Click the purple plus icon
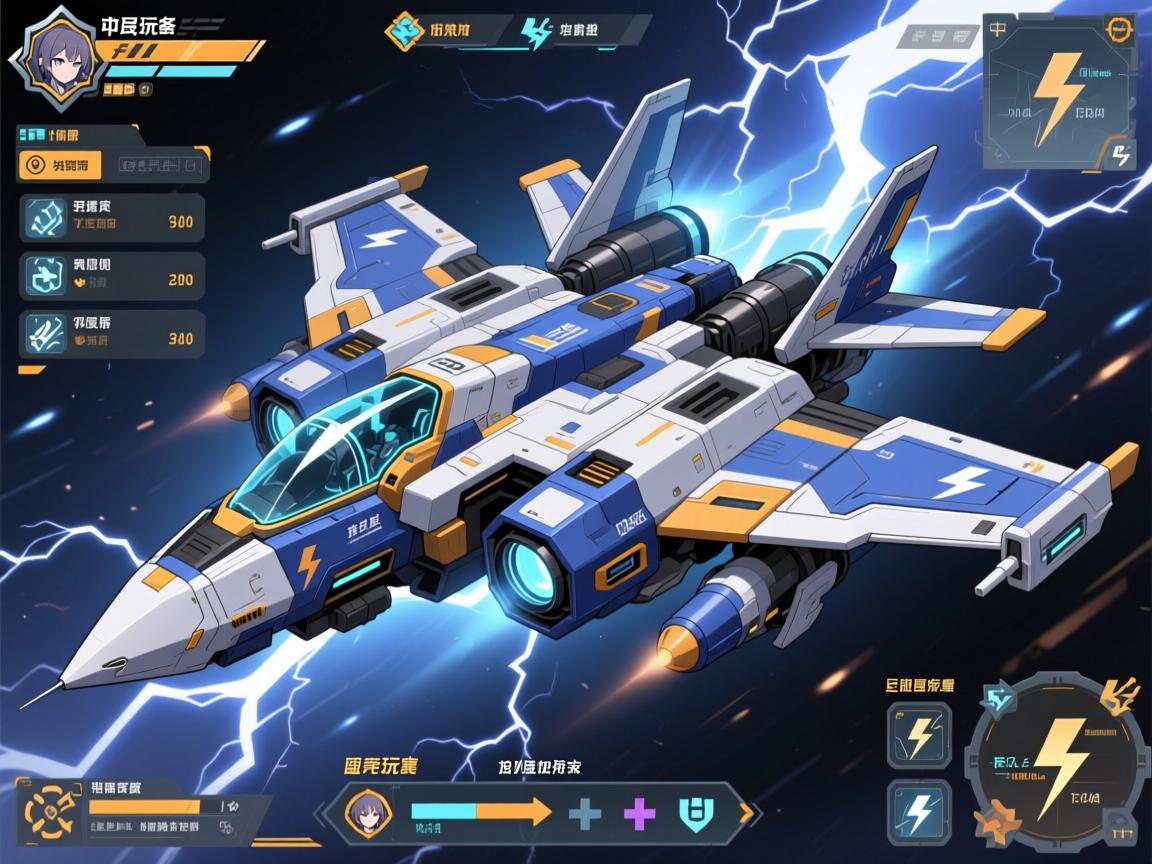This screenshot has width=1152, height=864. tap(639, 812)
